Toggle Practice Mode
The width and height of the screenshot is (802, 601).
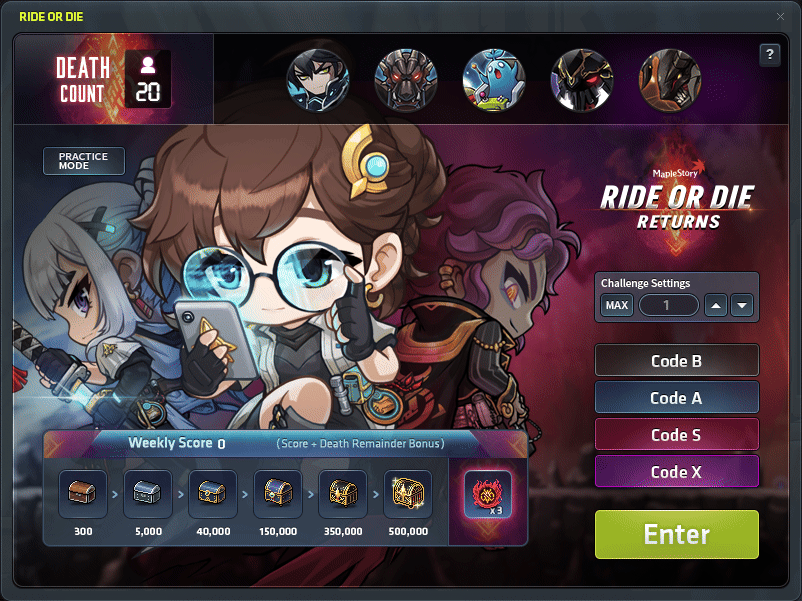pyautogui.click(x=83, y=161)
